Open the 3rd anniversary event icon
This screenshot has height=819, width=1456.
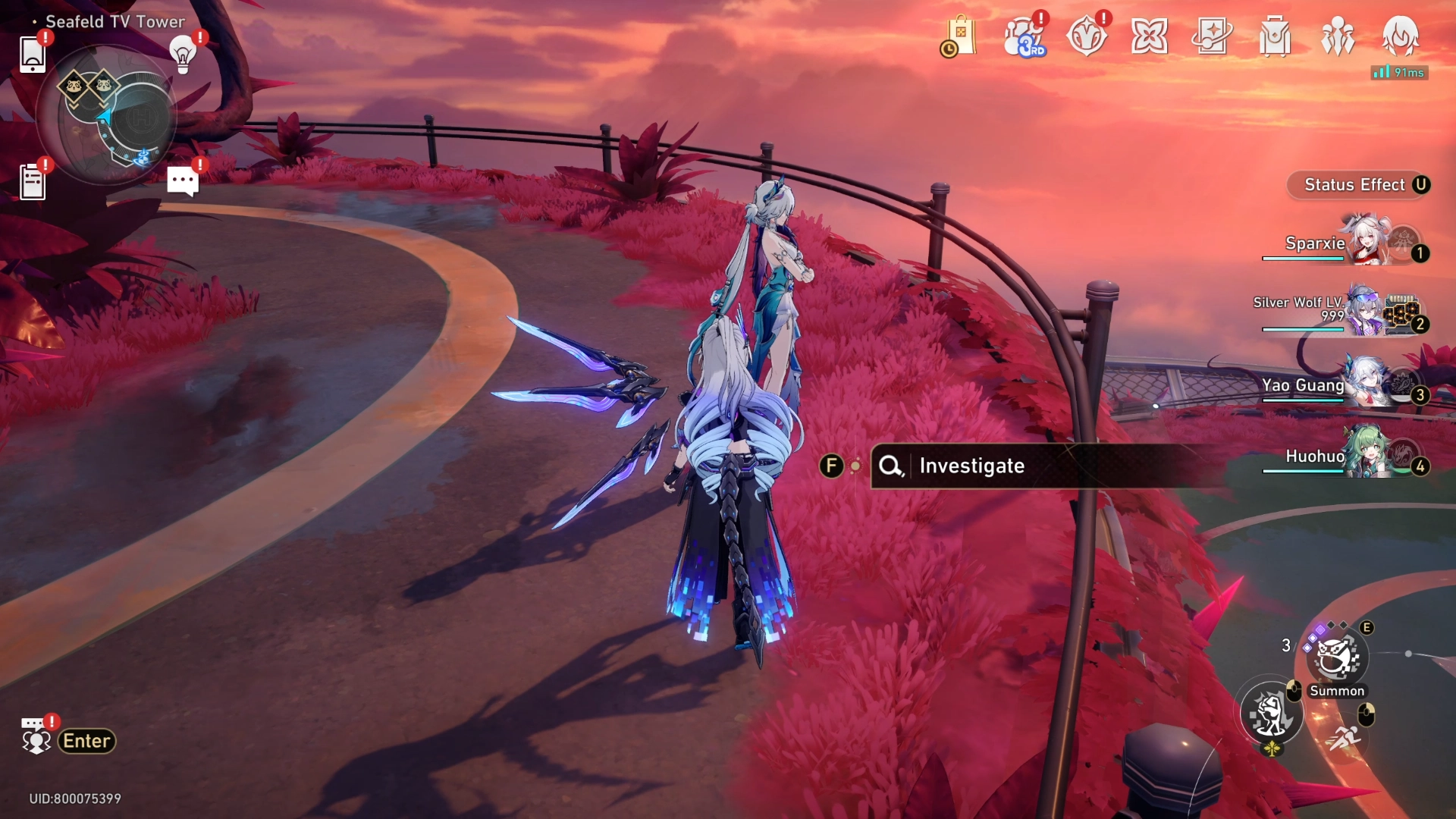point(1023,36)
